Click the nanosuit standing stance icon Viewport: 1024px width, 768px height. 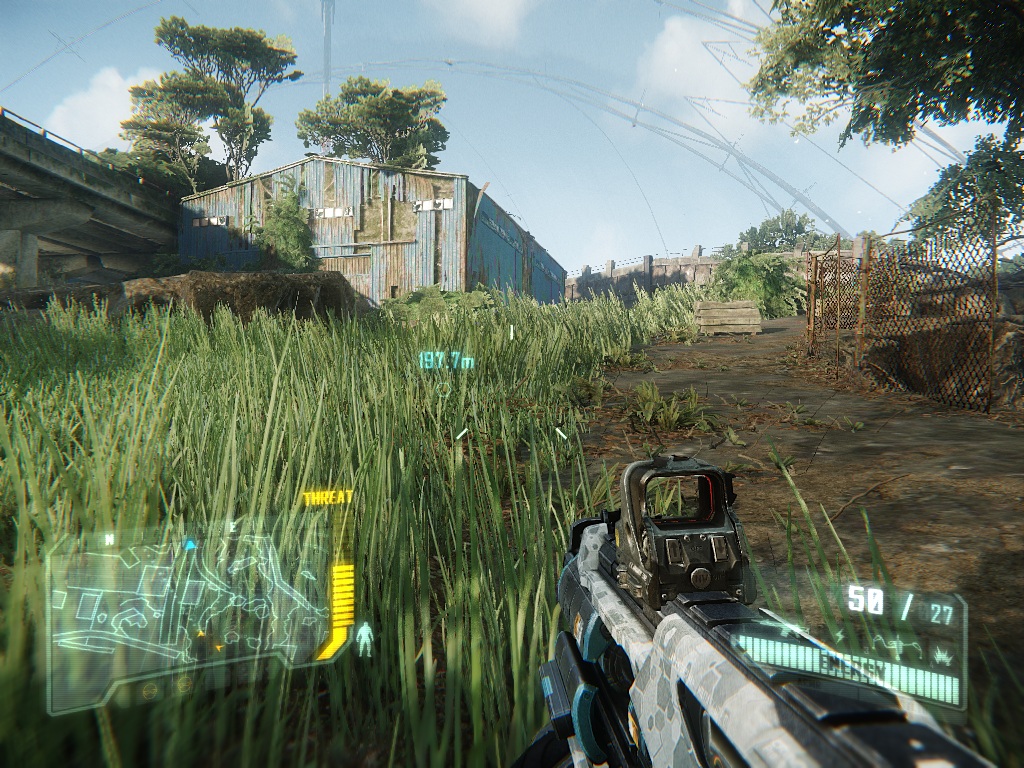[x=365, y=638]
